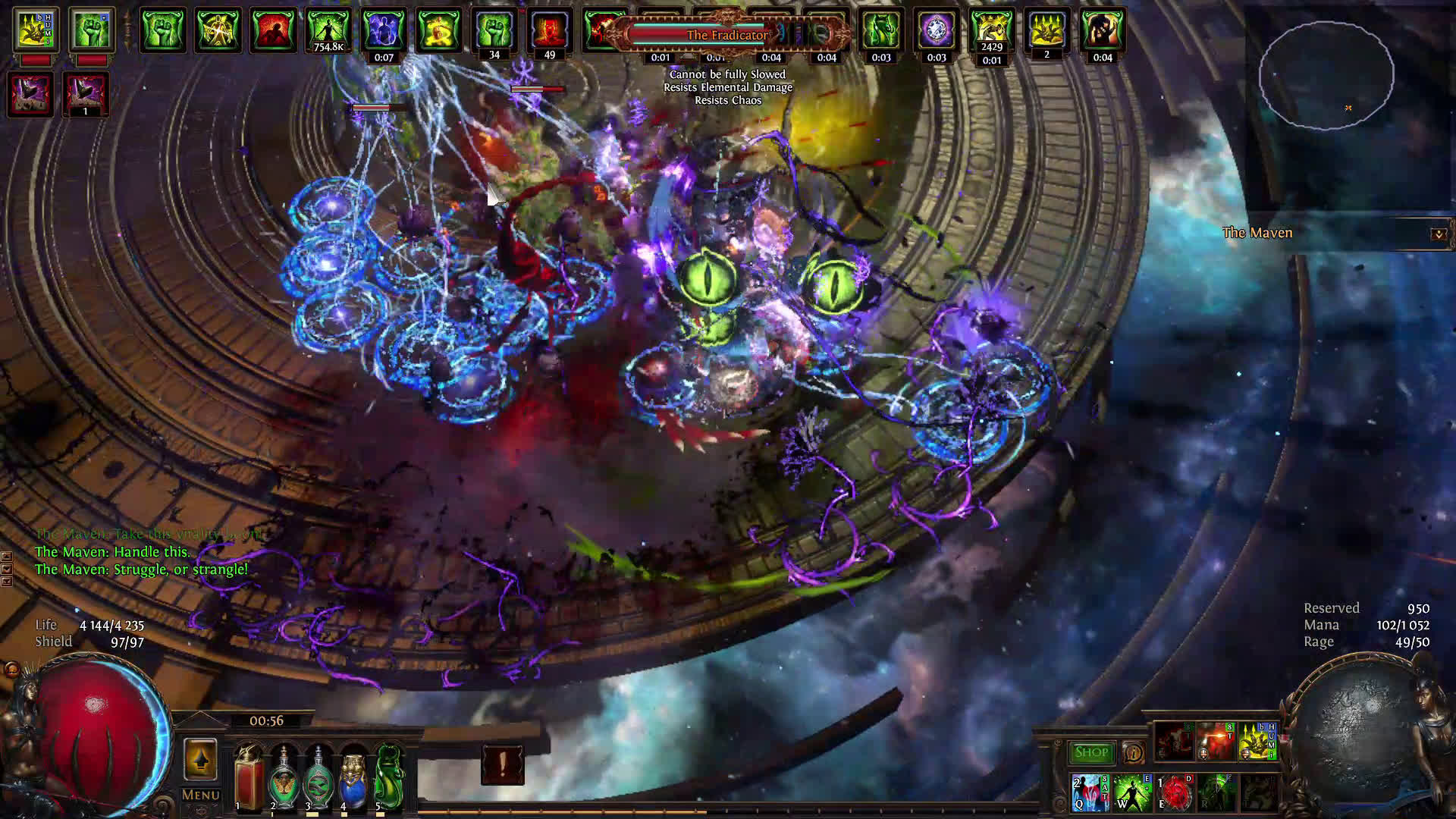Use the red life flask
The width and height of the screenshot is (1456, 819).
point(249,779)
